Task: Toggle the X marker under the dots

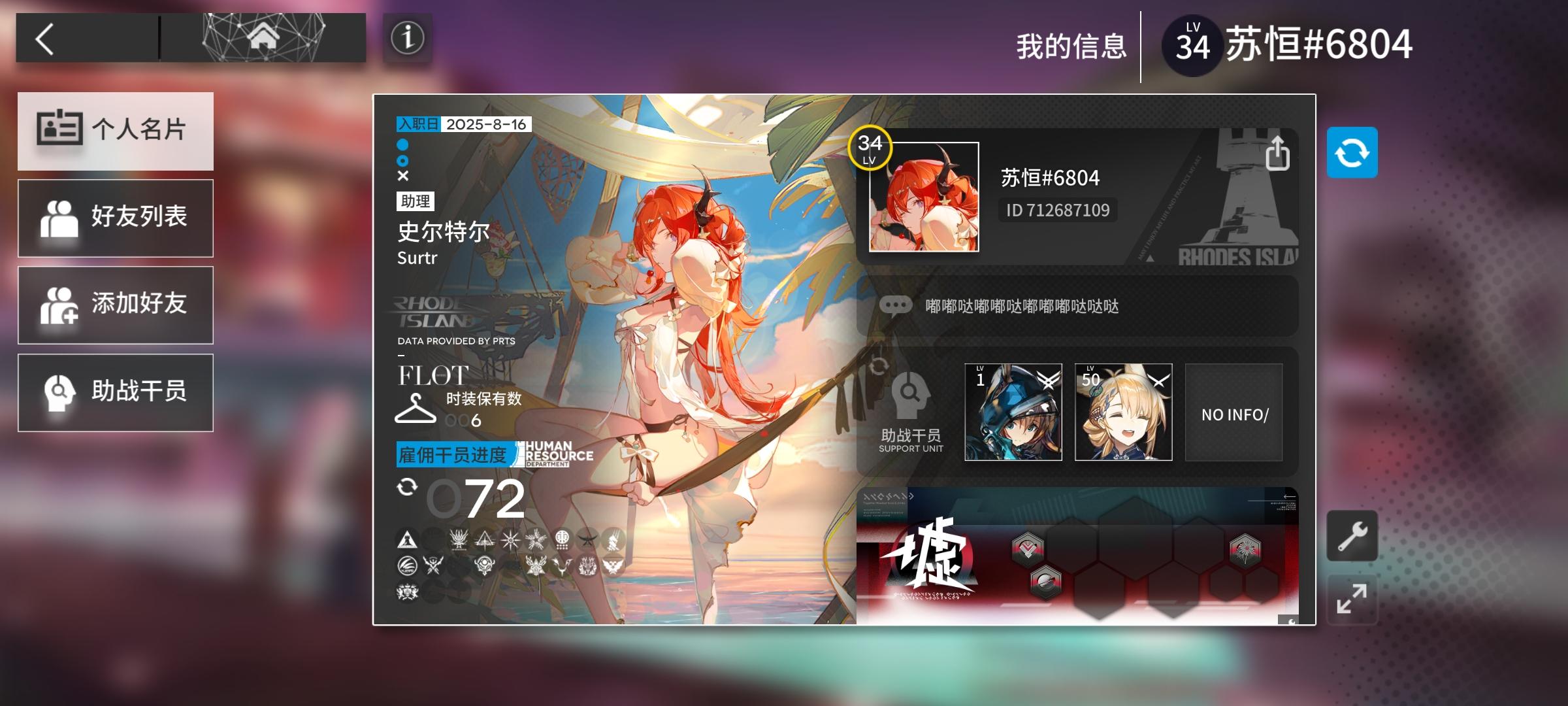Action: tap(401, 175)
